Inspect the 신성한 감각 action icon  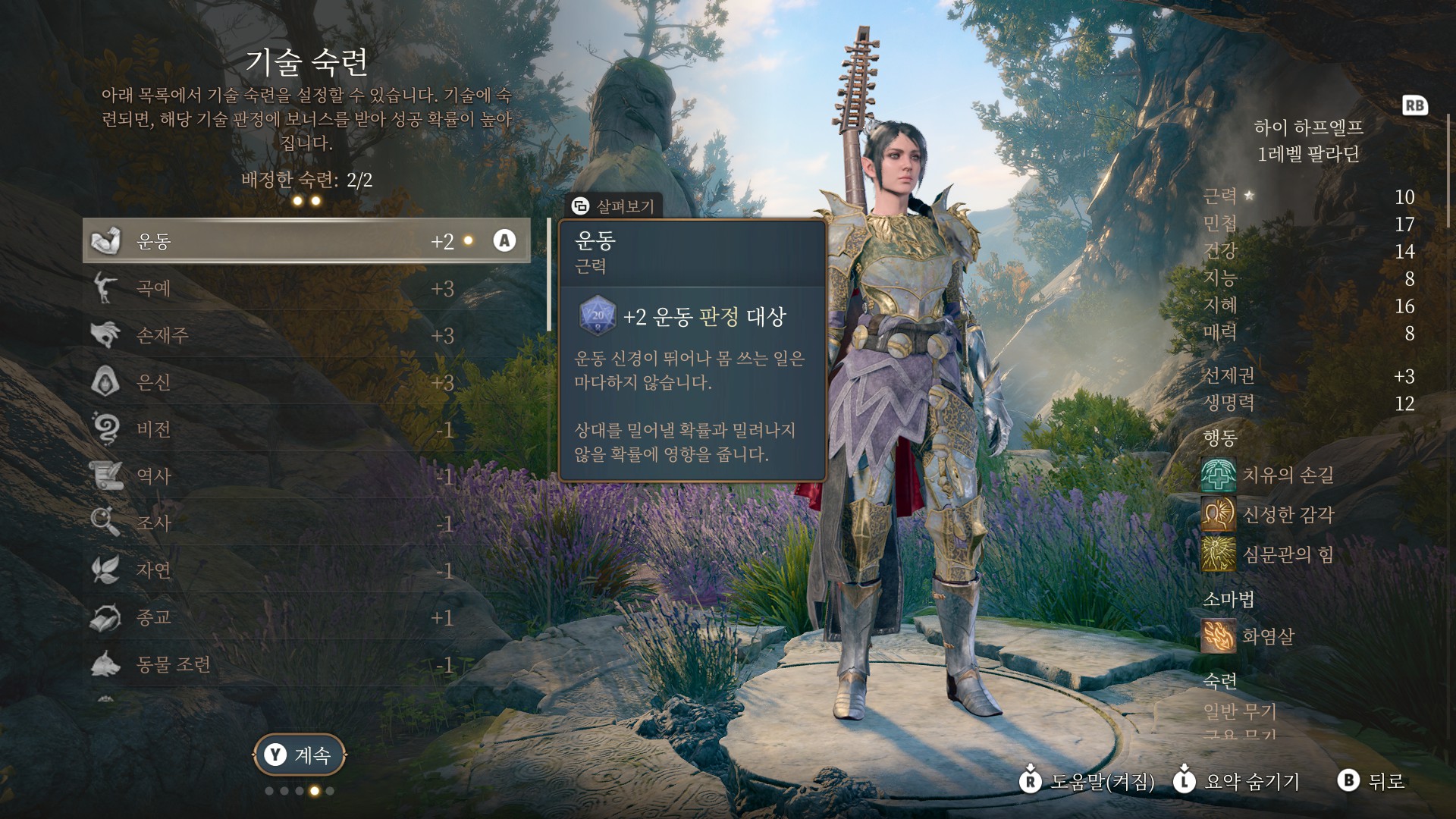(1218, 515)
